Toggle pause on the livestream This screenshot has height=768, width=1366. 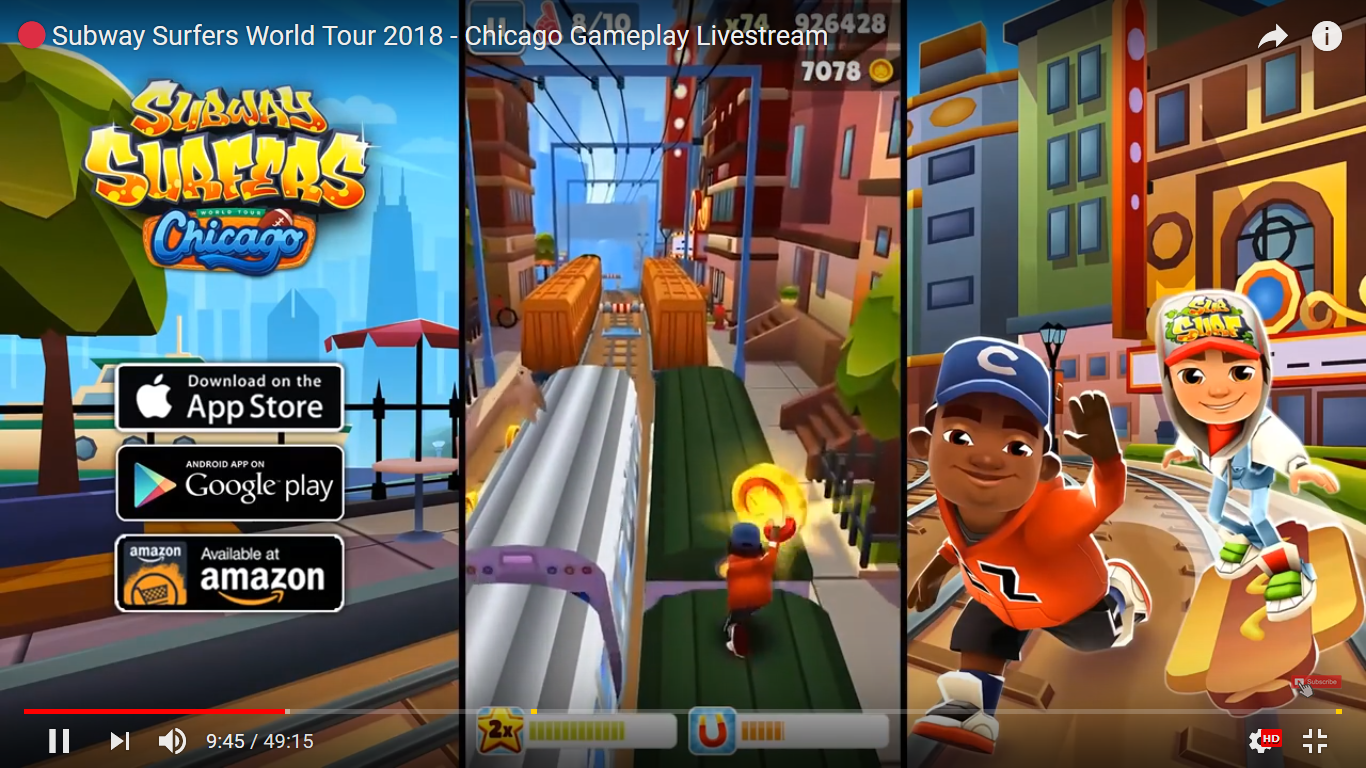(59, 741)
